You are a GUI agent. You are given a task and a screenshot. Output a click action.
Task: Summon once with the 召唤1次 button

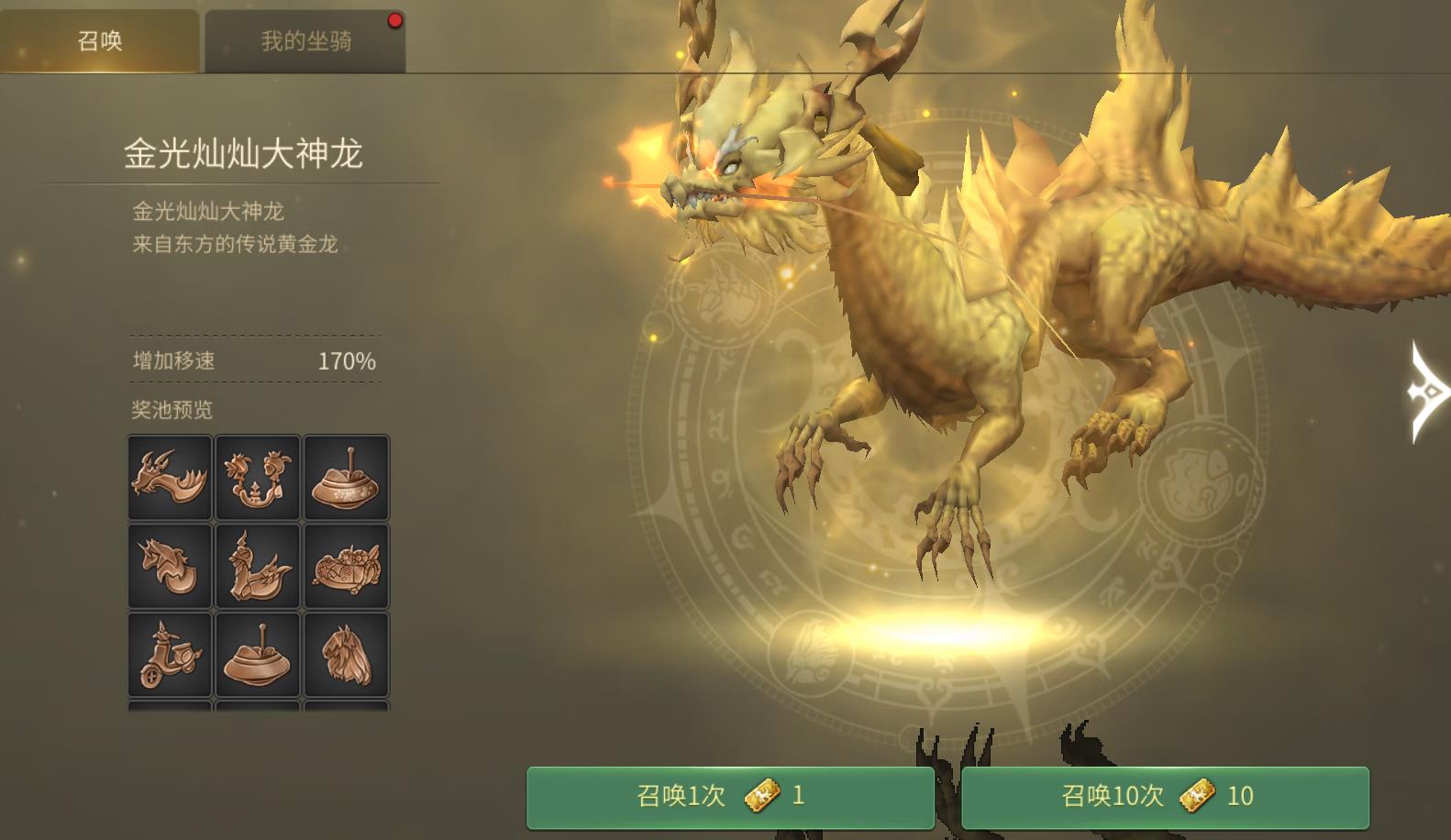tap(730, 796)
